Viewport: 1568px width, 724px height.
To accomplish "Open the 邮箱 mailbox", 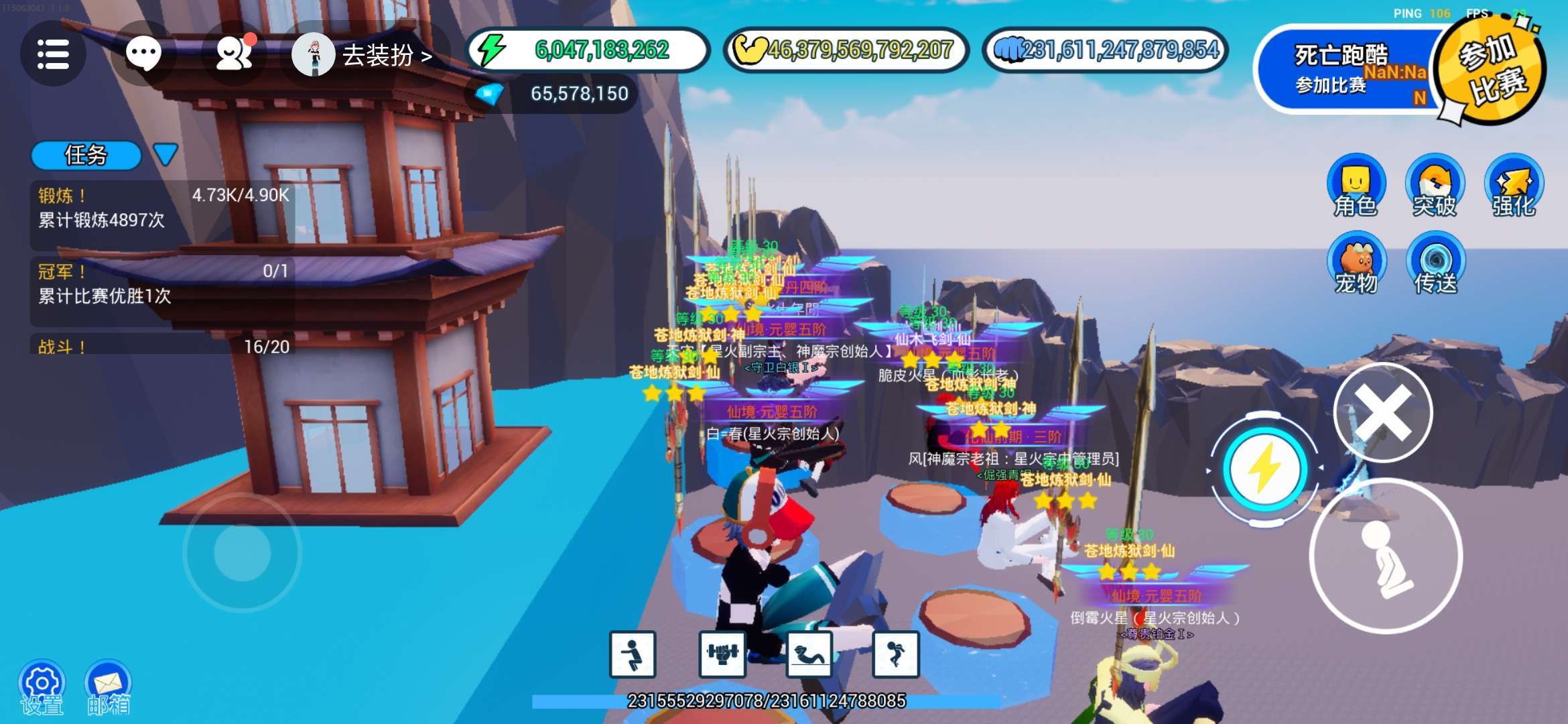I will point(108,687).
